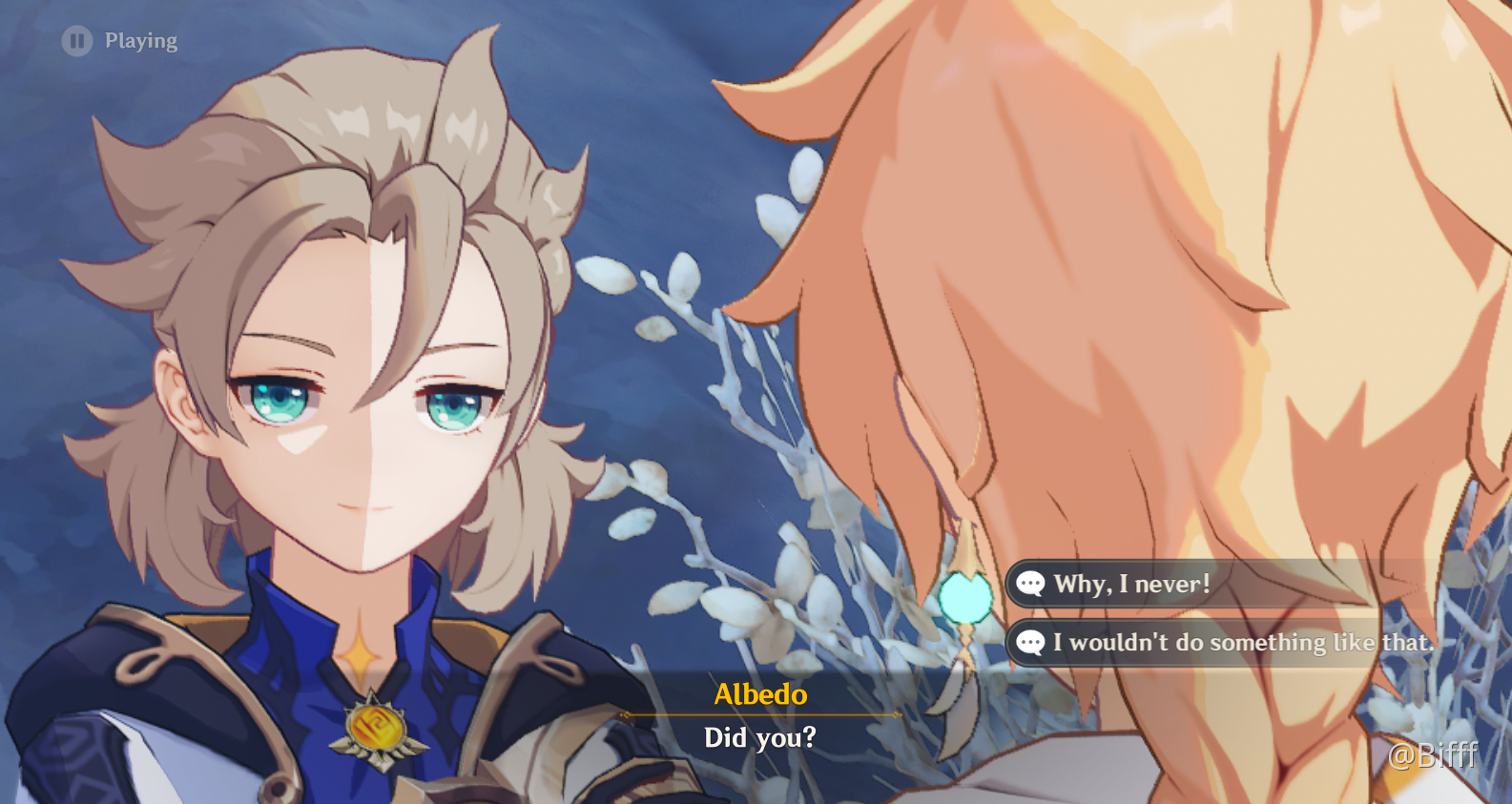Choose the reply "Why, I never!"
This screenshot has height=804, width=1512.
point(1131,584)
